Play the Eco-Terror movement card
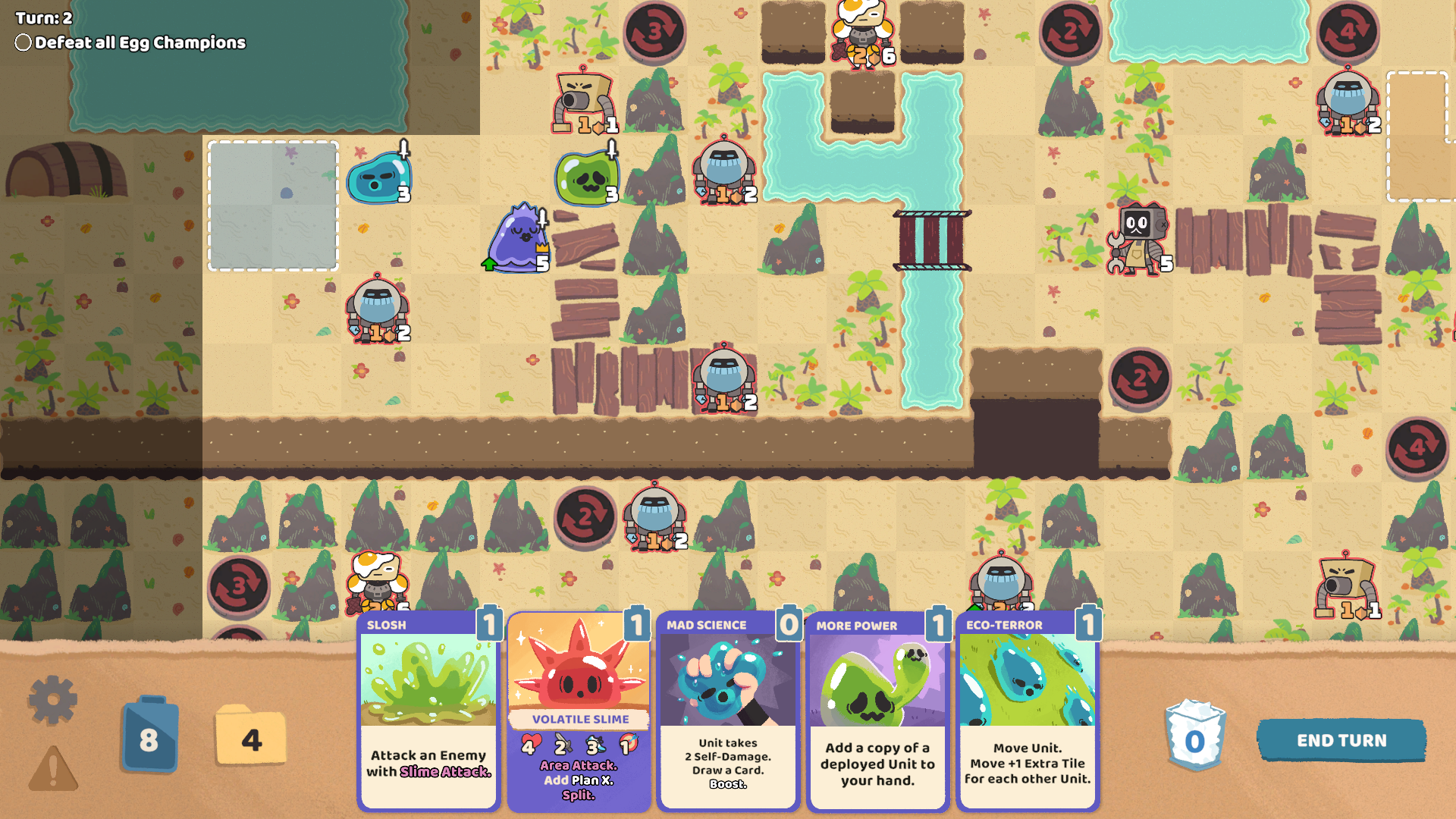This screenshot has height=819, width=1456. [1028, 713]
